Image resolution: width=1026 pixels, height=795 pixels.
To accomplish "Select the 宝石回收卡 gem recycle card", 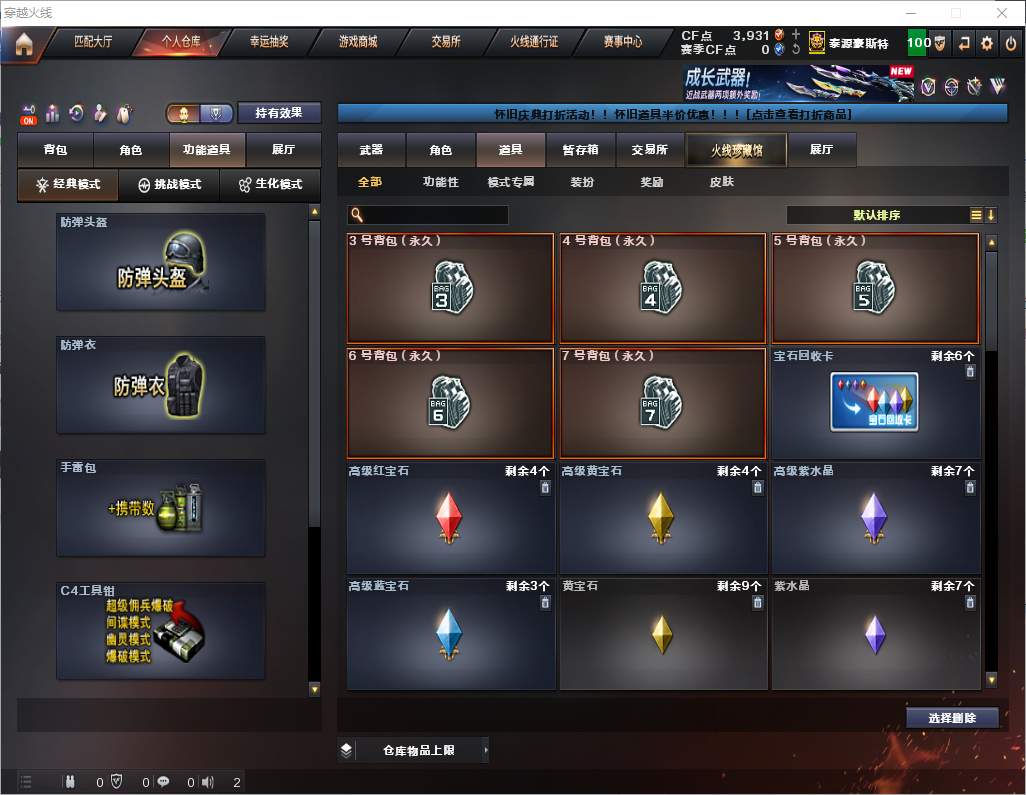I will click(875, 402).
